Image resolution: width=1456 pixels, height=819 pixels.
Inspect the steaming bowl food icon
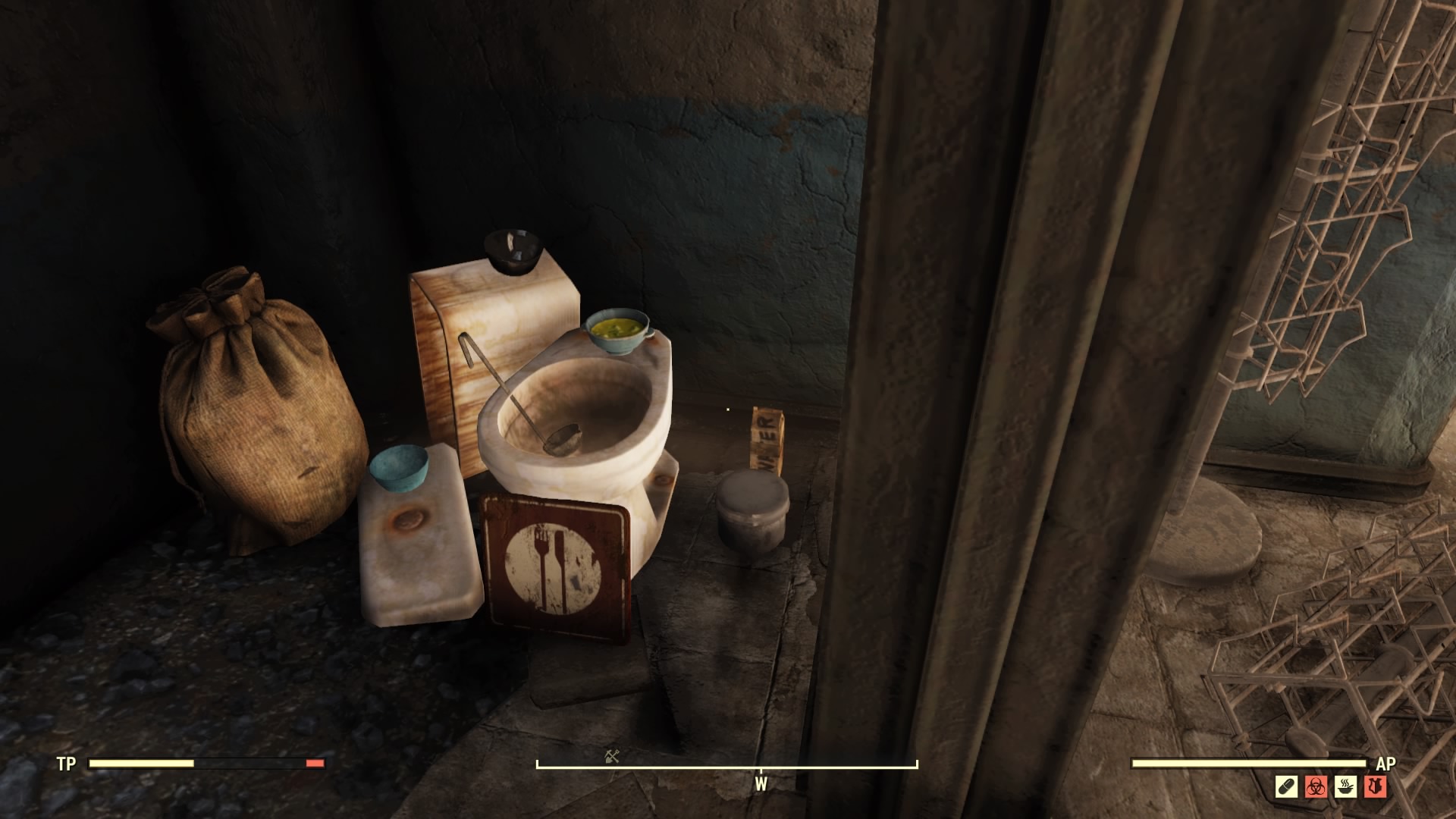point(1346,786)
